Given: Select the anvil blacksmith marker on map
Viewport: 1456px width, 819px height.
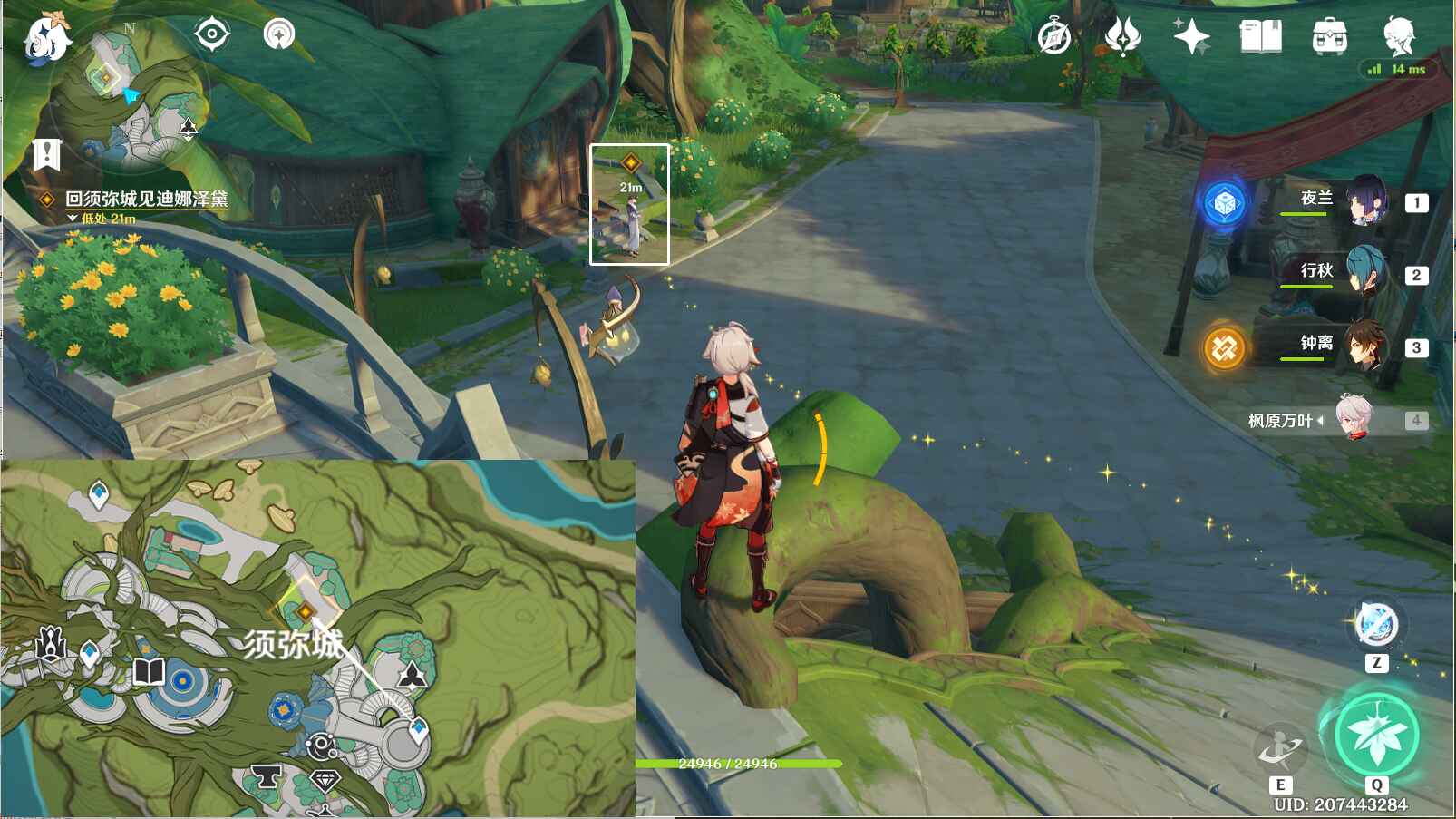Looking at the screenshot, I should tap(266, 777).
